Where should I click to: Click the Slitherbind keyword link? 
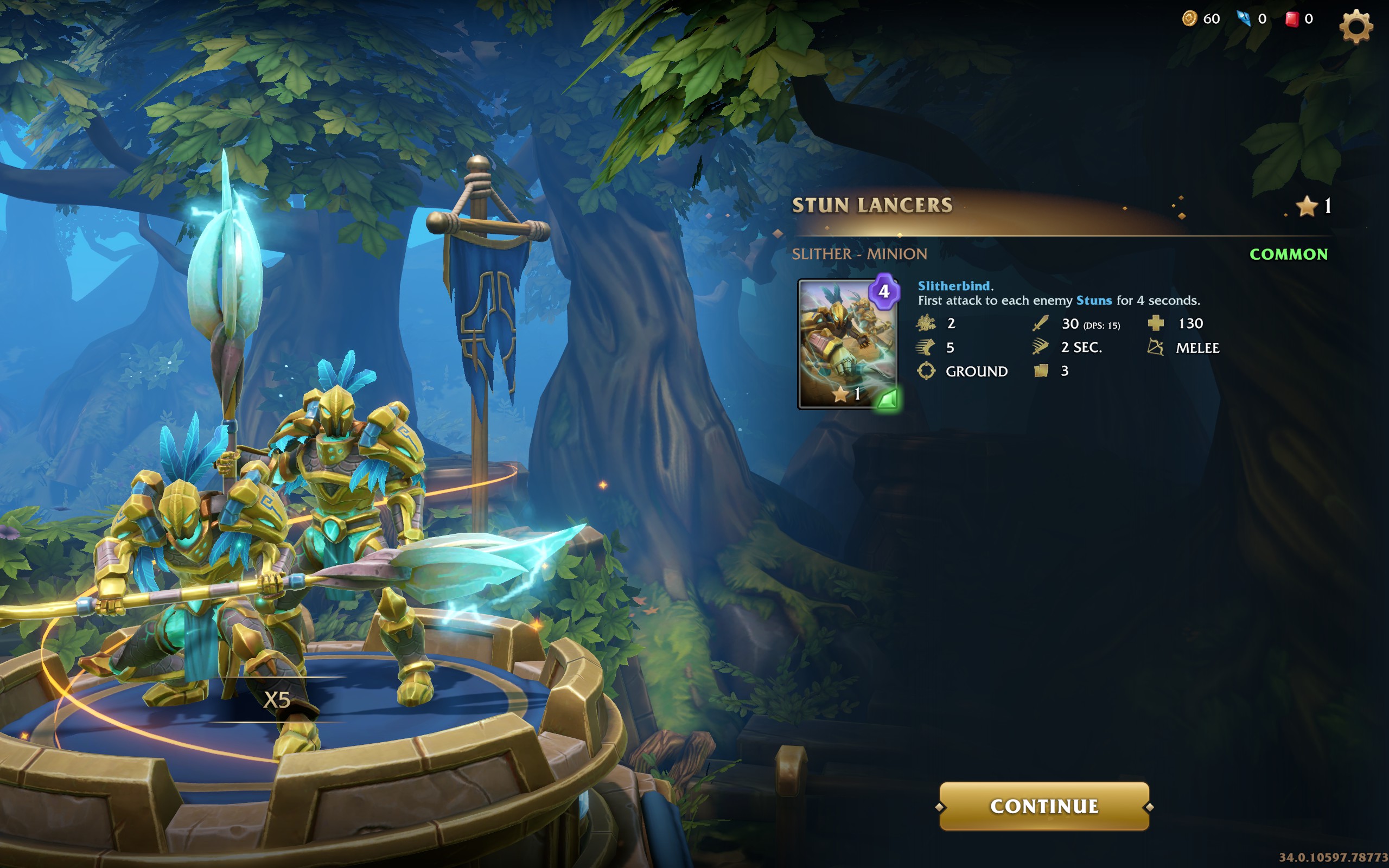953,286
